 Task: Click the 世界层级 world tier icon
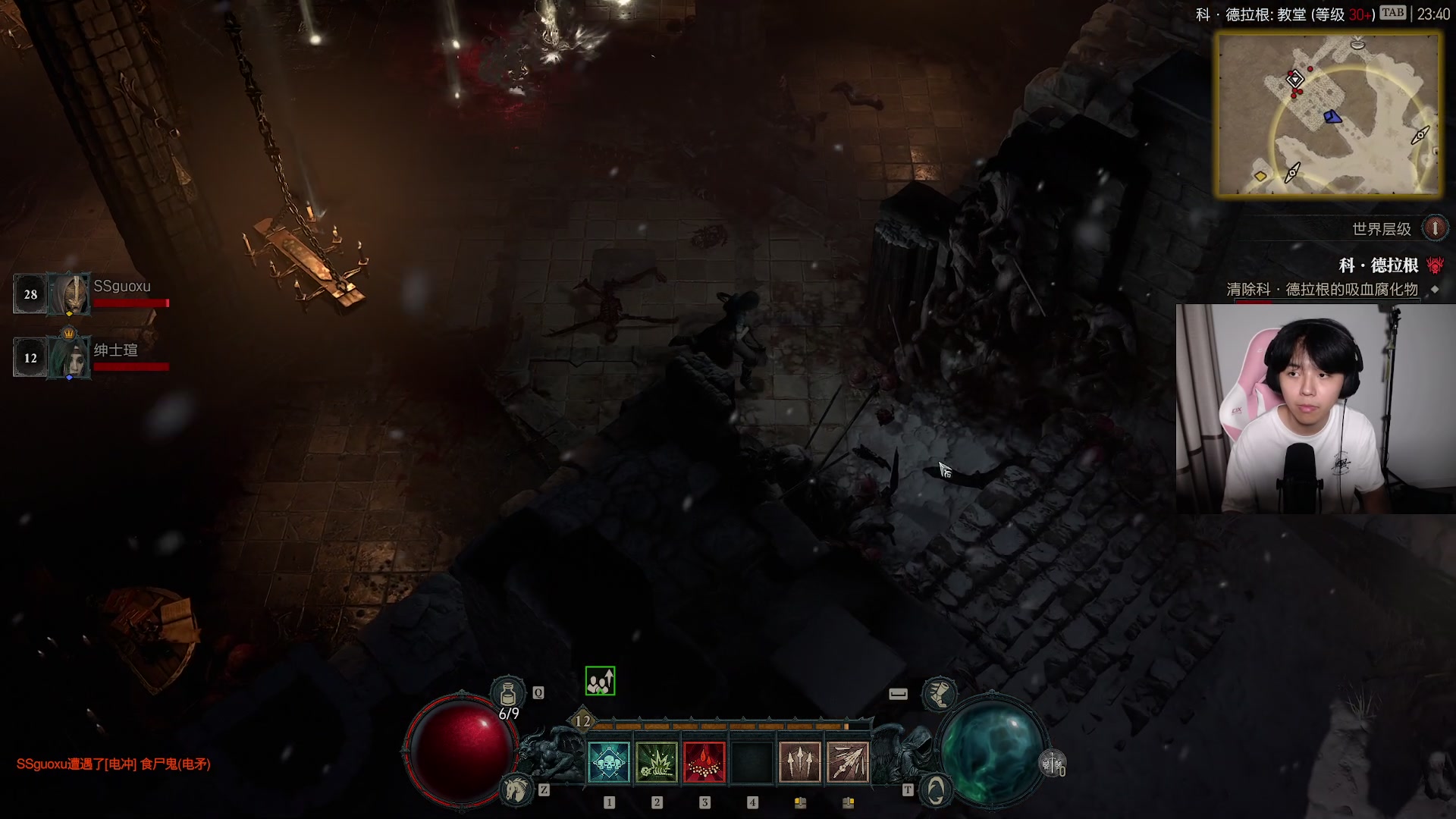(x=1435, y=228)
